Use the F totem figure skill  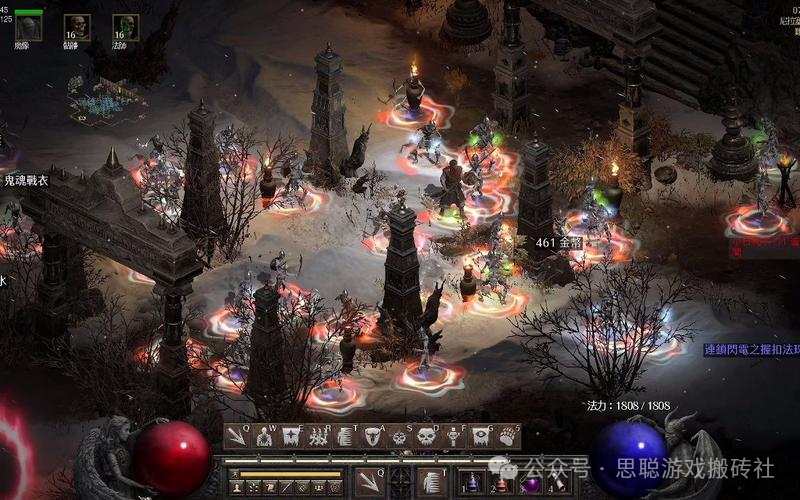(454, 436)
